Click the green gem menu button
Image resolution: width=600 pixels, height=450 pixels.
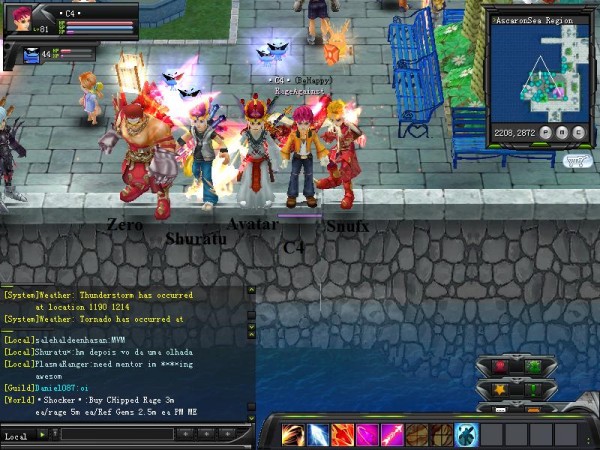533,367
